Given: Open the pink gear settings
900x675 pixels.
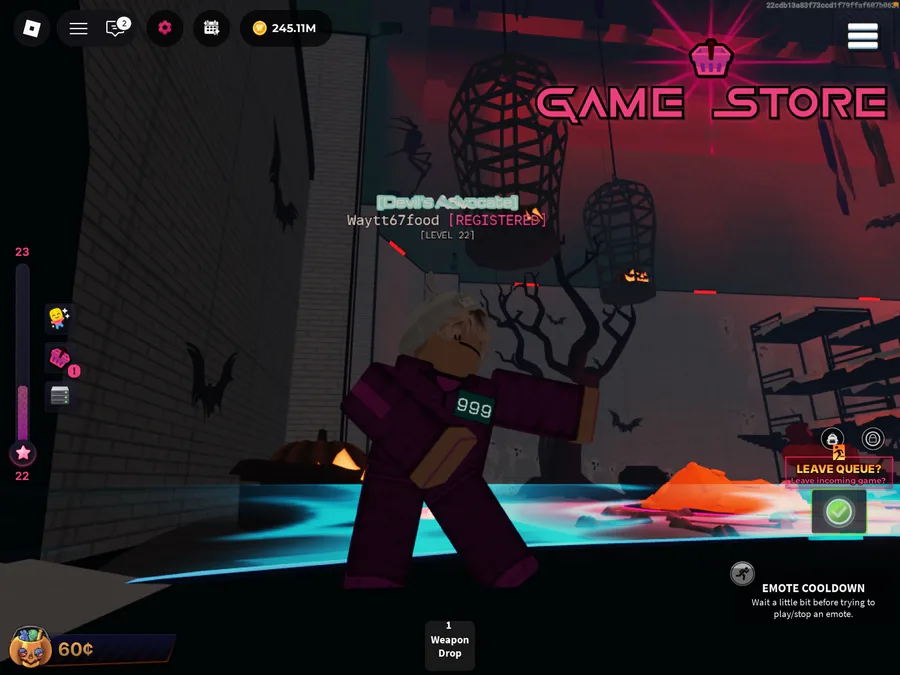Looking at the screenshot, I should [x=165, y=28].
